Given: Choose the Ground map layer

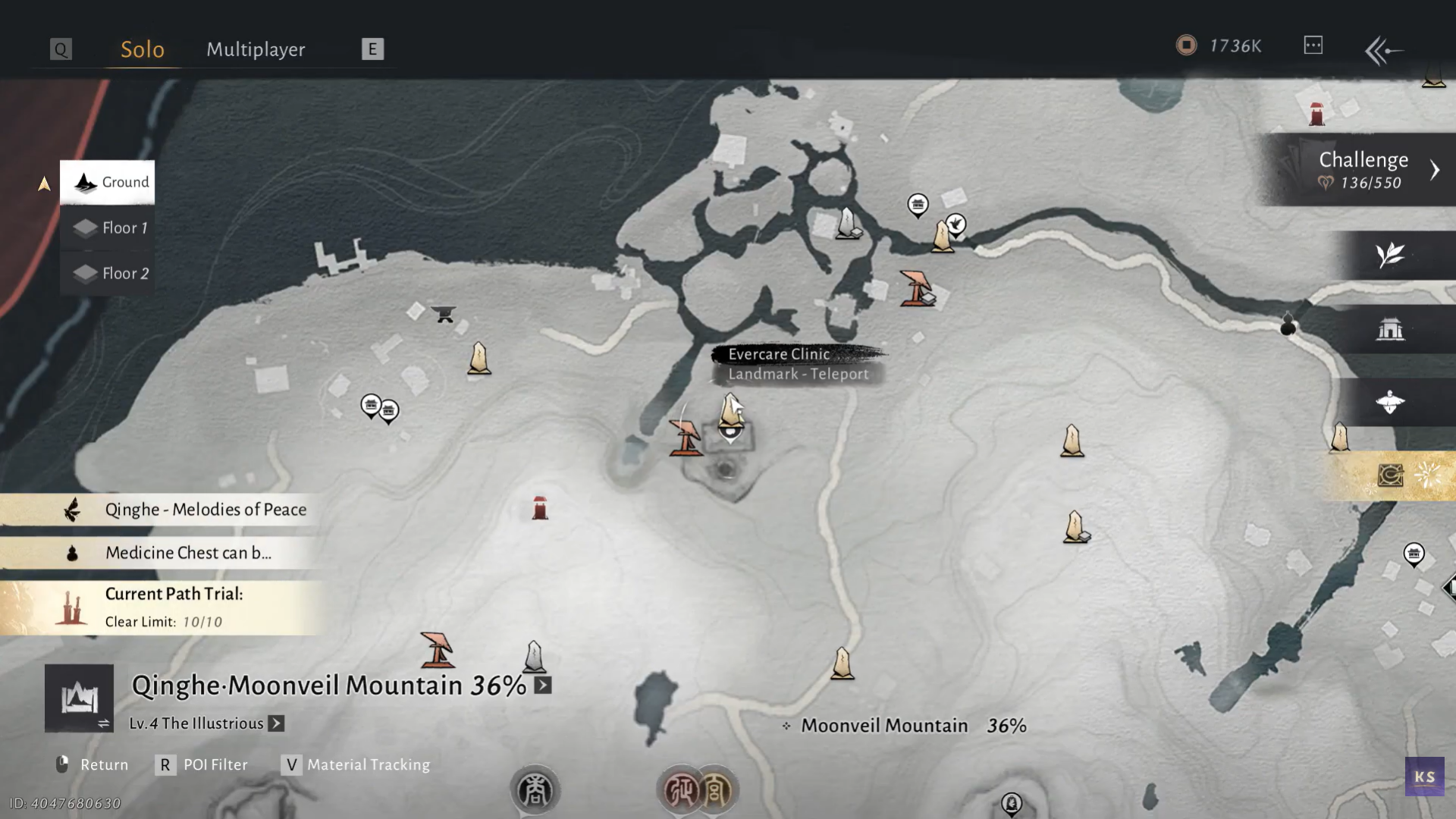Looking at the screenshot, I should tap(108, 182).
